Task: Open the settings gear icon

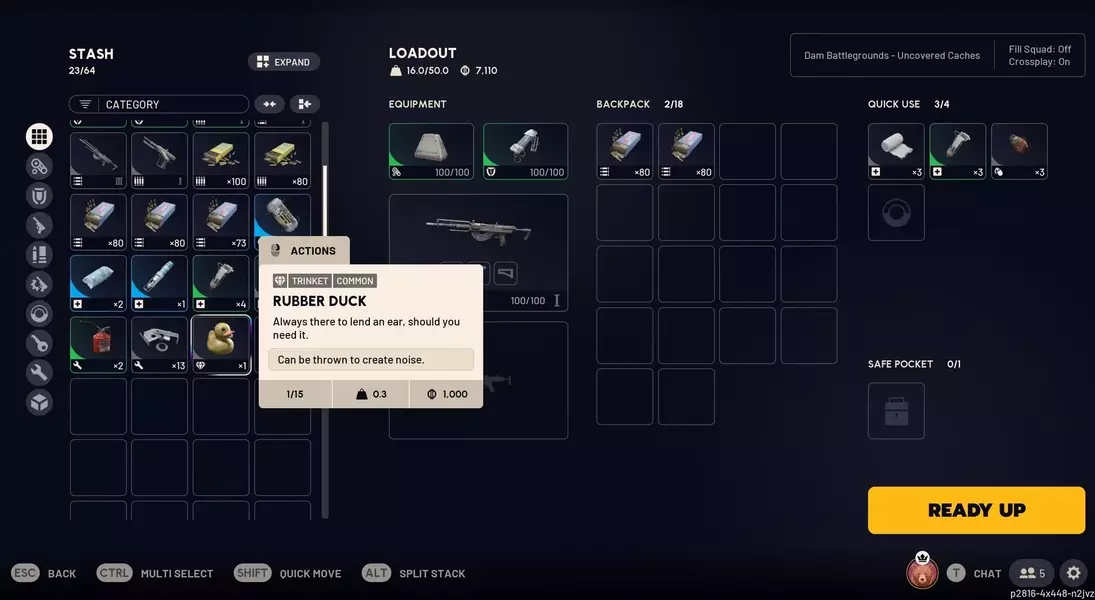Action: point(1073,573)
